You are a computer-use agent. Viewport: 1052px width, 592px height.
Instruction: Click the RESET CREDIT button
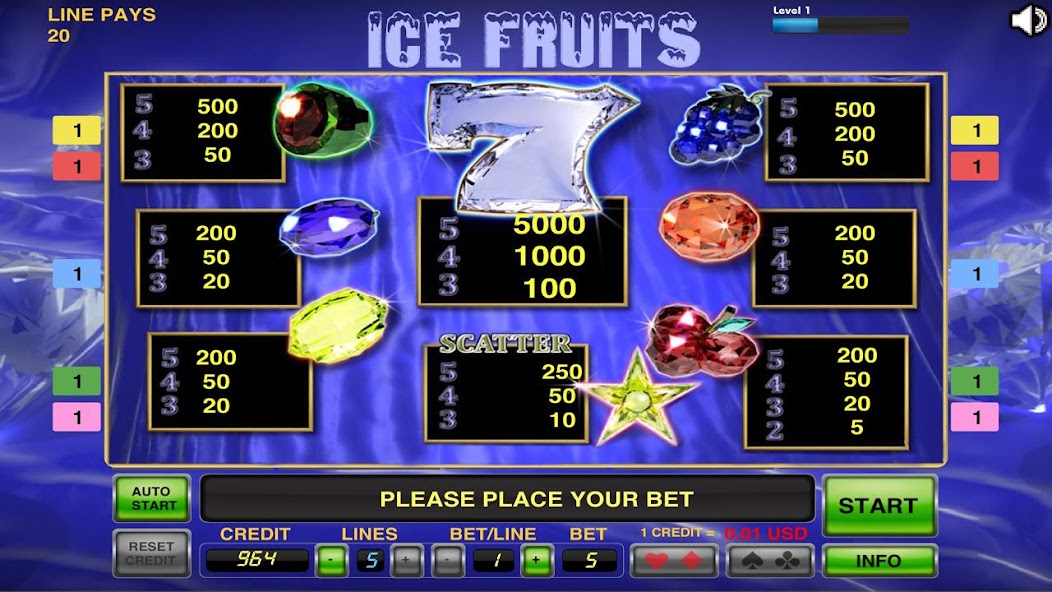151,554
